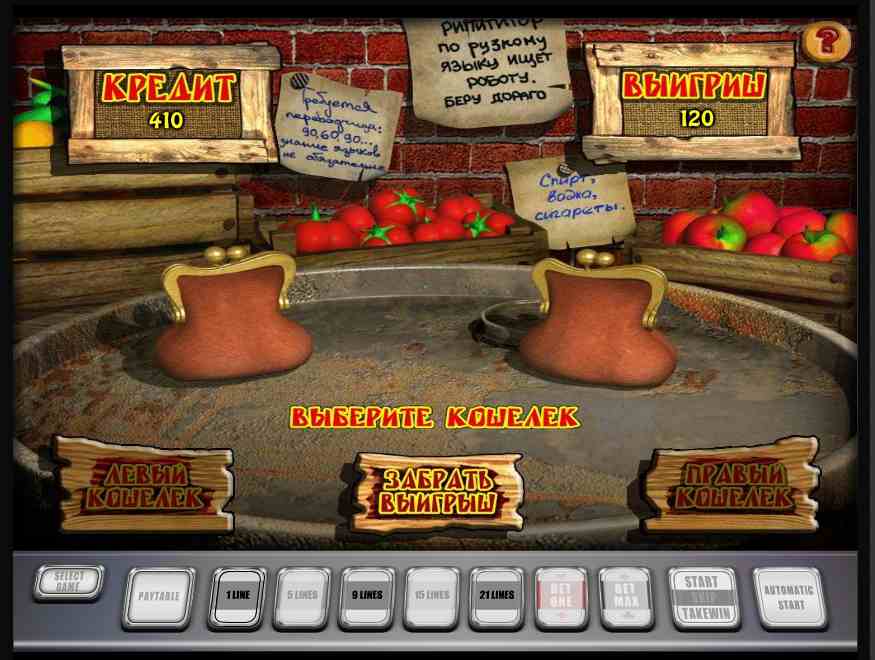The image size is (875, 660).
Task: Select the 5 Lines button
Action: [x=301, y=597]
